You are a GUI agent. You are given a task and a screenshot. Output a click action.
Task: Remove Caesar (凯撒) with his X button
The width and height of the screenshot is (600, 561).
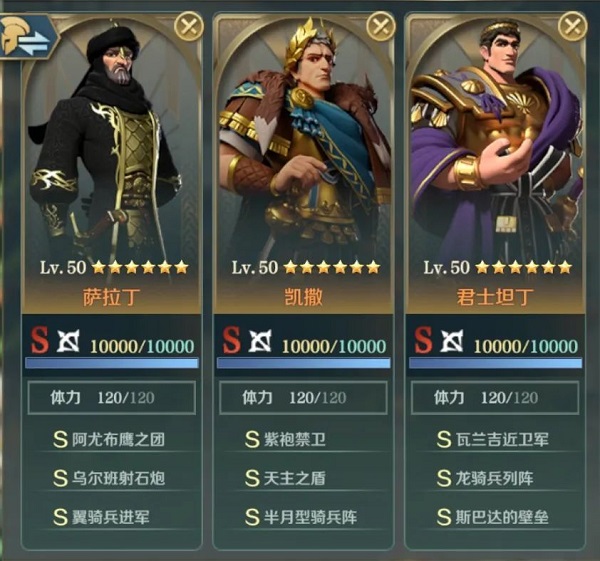click(381, 26)
